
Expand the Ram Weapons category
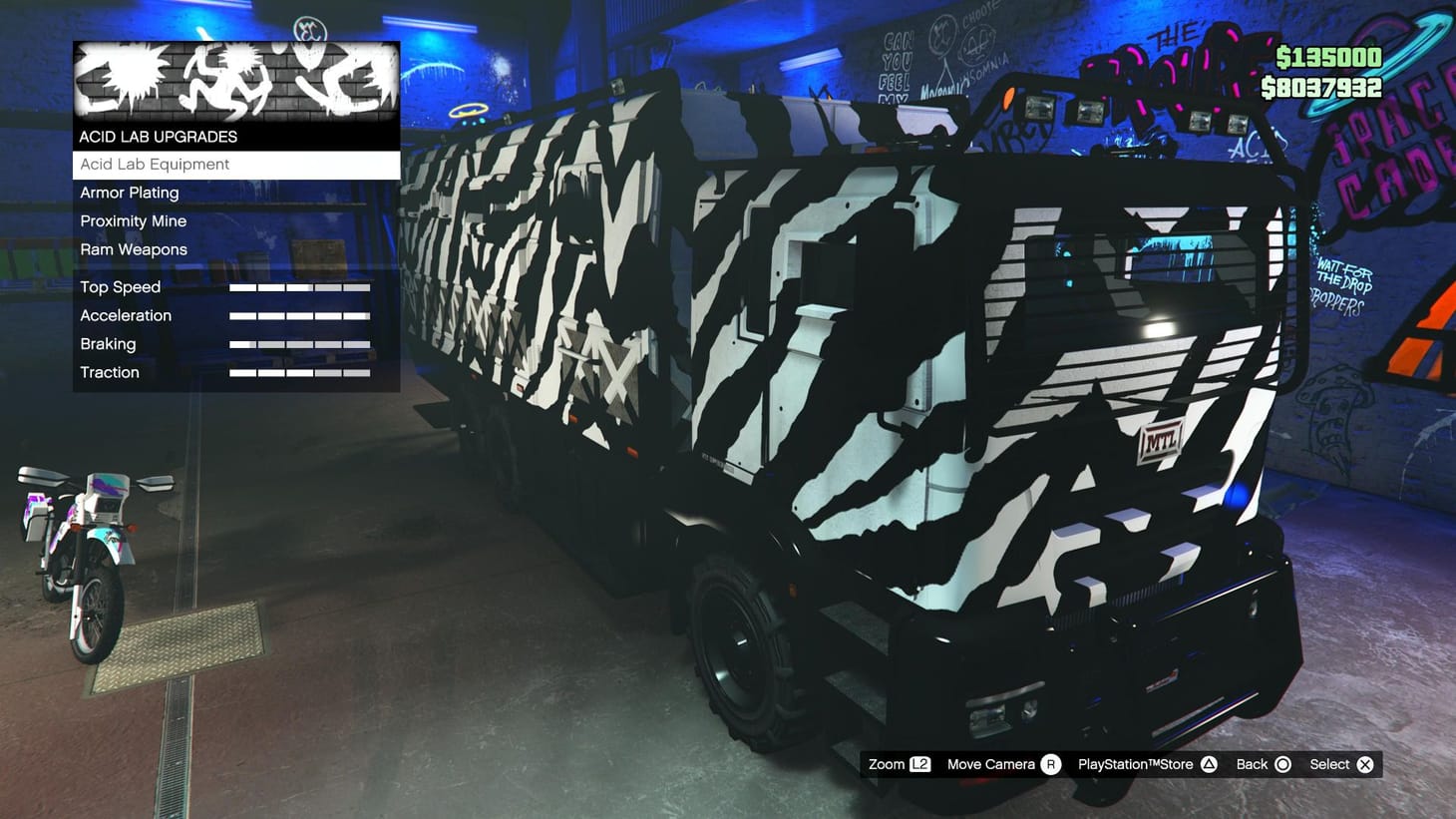[133, 249]
